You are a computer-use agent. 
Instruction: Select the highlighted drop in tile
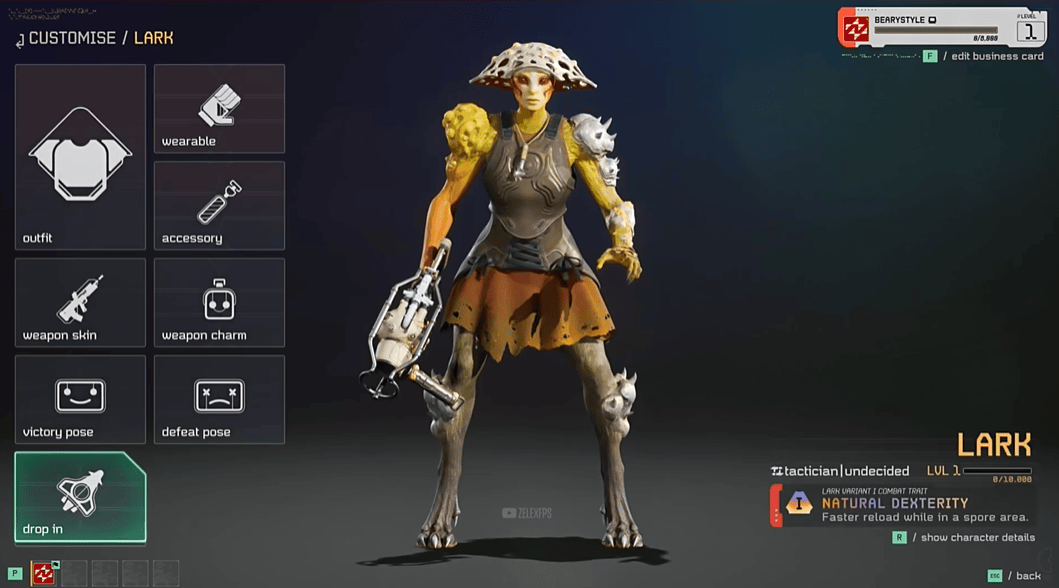(80, 497)
